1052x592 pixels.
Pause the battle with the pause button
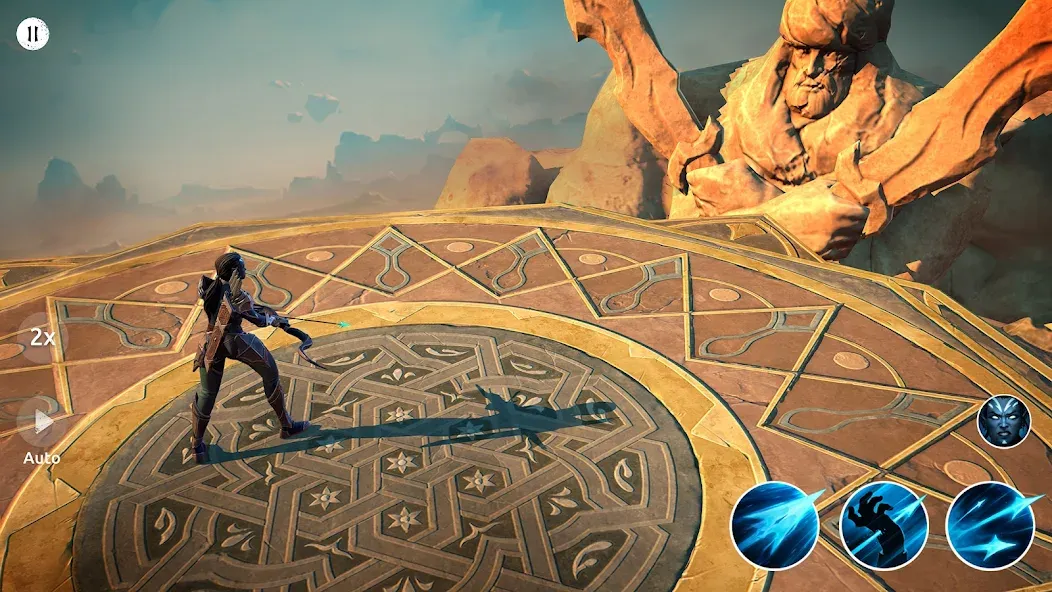pos(33,34)
